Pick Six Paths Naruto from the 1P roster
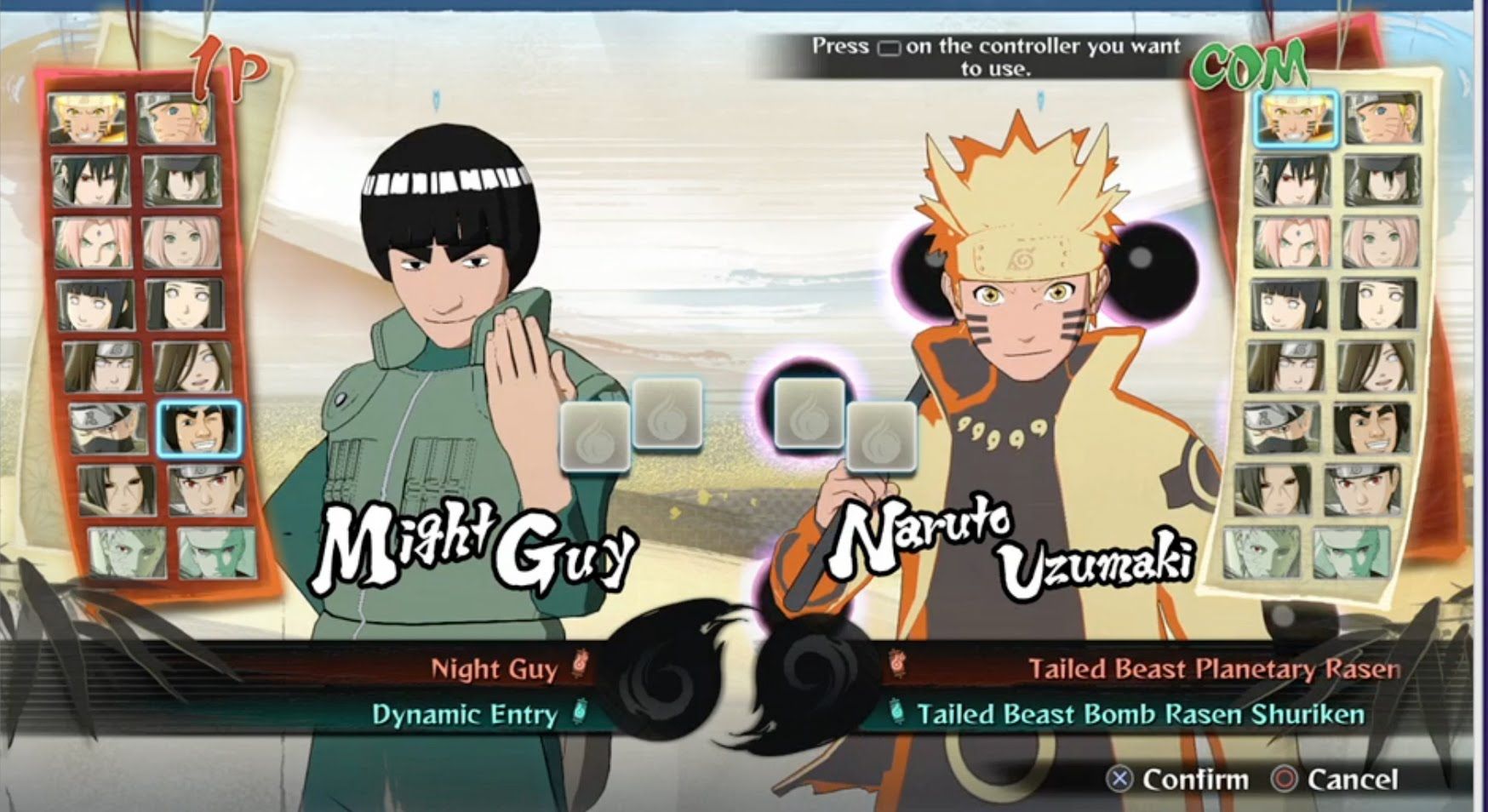Screen dimensions: 1488x812 (88, 119)
